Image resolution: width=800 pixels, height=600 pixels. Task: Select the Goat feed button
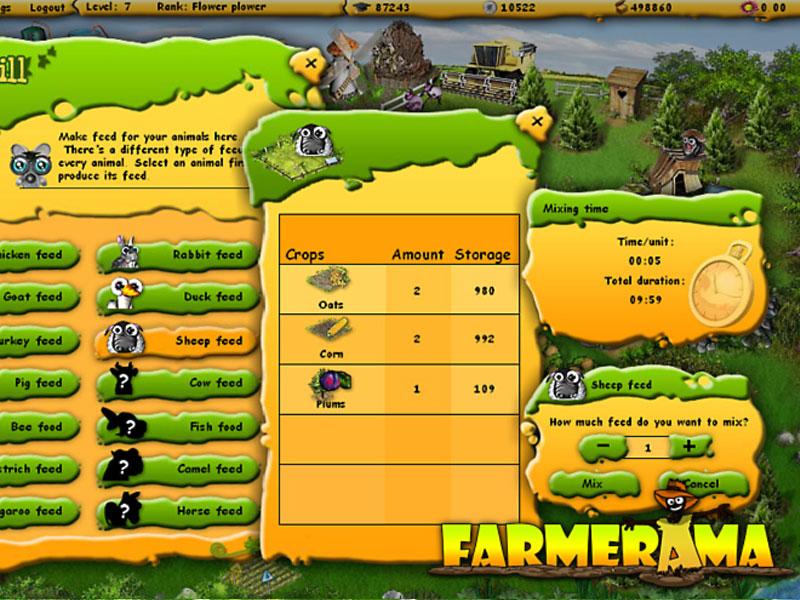coord(36,297)
